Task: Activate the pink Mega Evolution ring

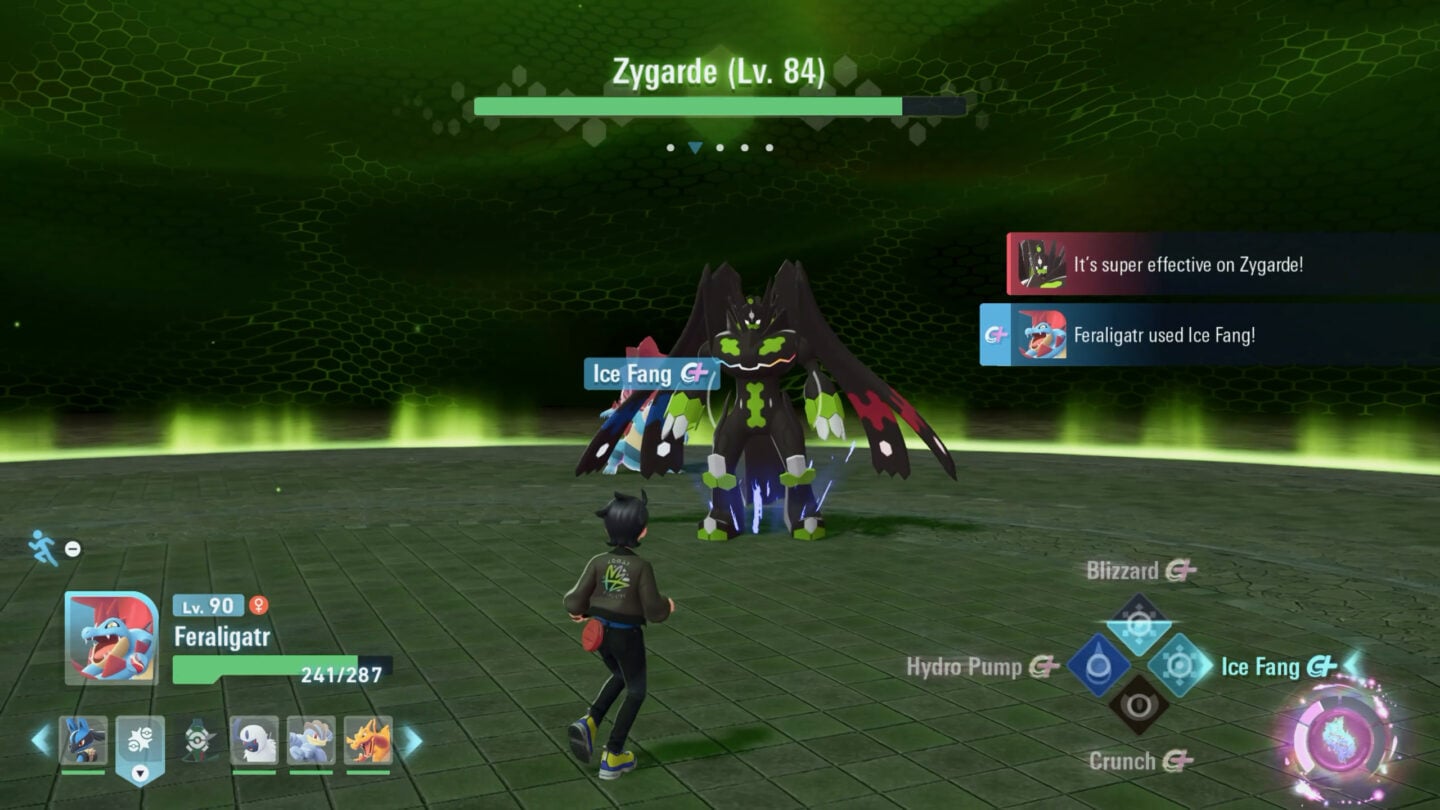Action: 1340,734
